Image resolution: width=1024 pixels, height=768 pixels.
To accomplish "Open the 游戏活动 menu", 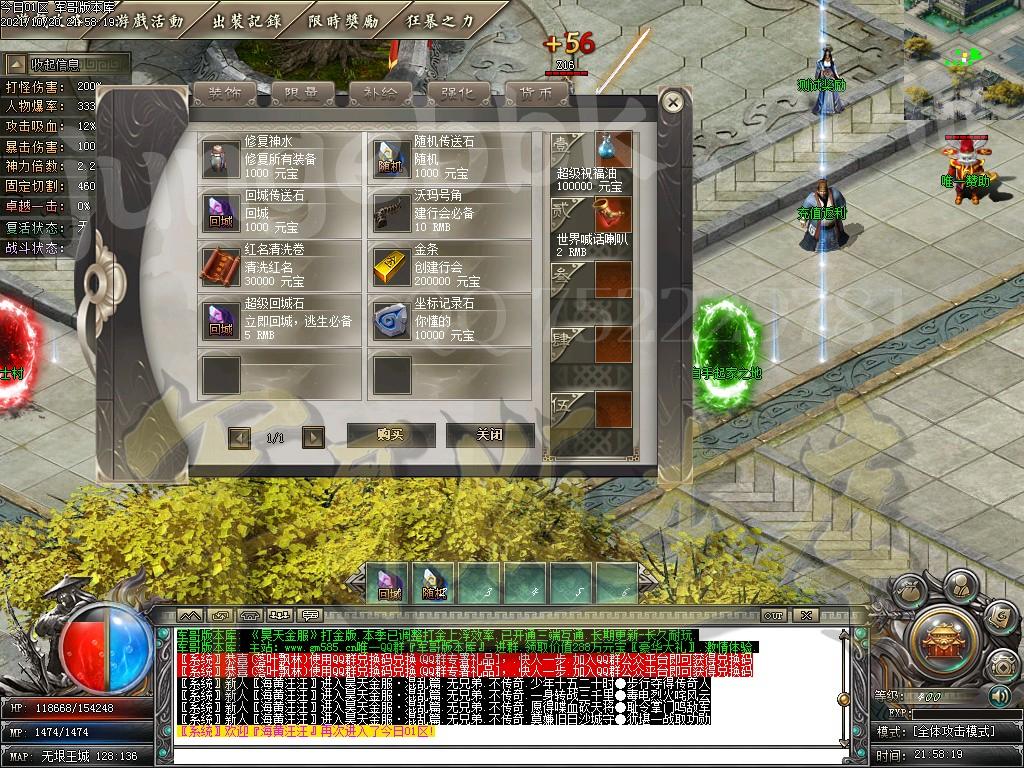I will coord(150,21).
